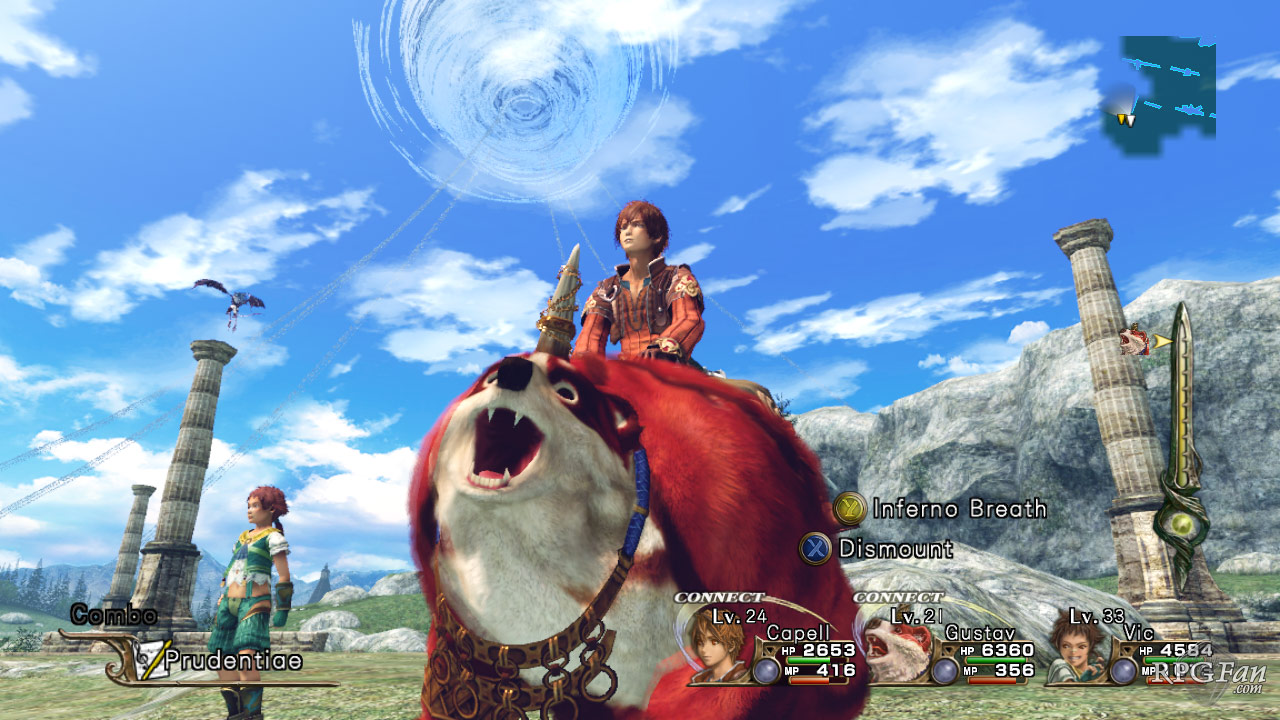The height and width of the screenshot is (720, 1280).
Task: Select Vic's party portrait
Action: [x=1076, y=645]
